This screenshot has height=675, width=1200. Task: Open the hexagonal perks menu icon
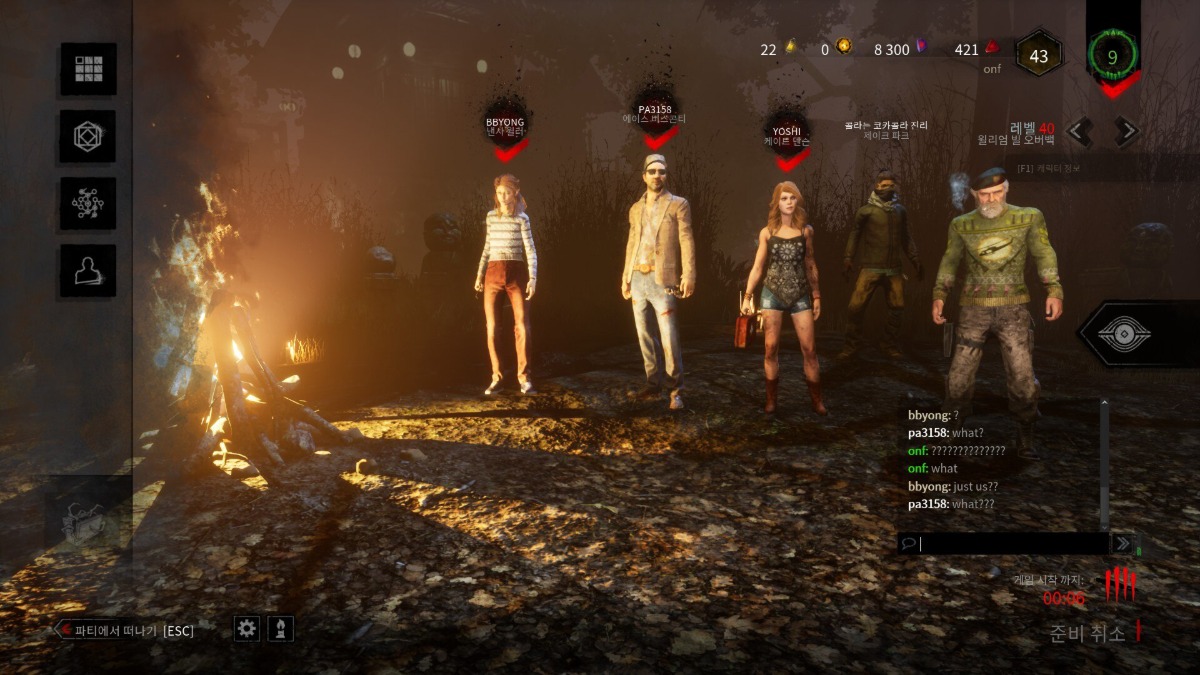[x=88, y=136]
